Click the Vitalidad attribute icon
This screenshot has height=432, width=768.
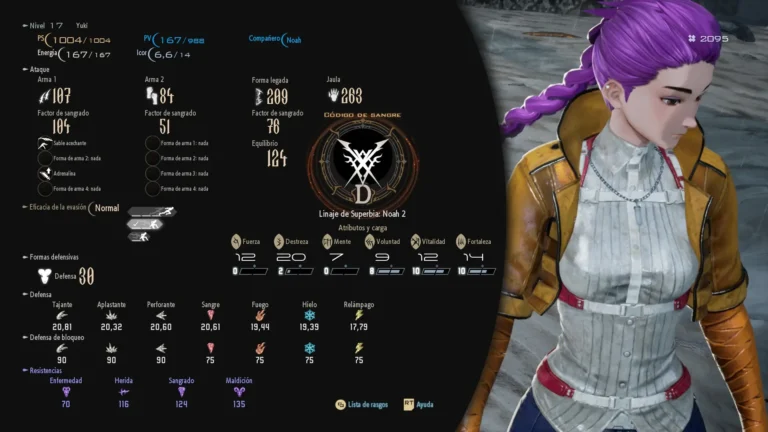point(415,241)
